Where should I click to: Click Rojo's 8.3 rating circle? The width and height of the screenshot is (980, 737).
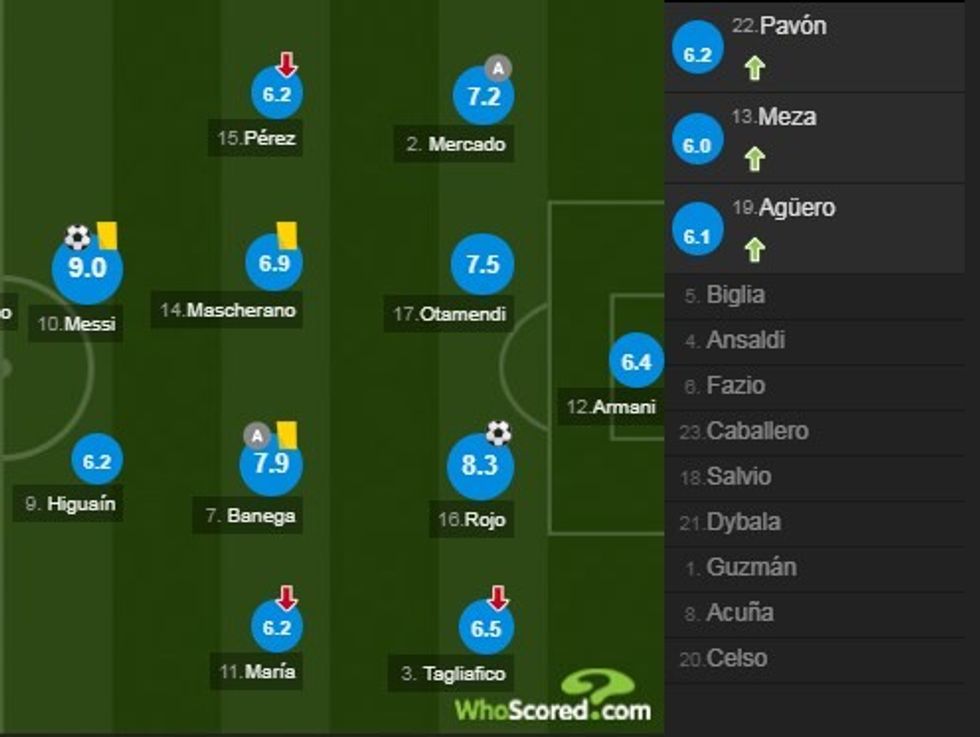point(480,466)
